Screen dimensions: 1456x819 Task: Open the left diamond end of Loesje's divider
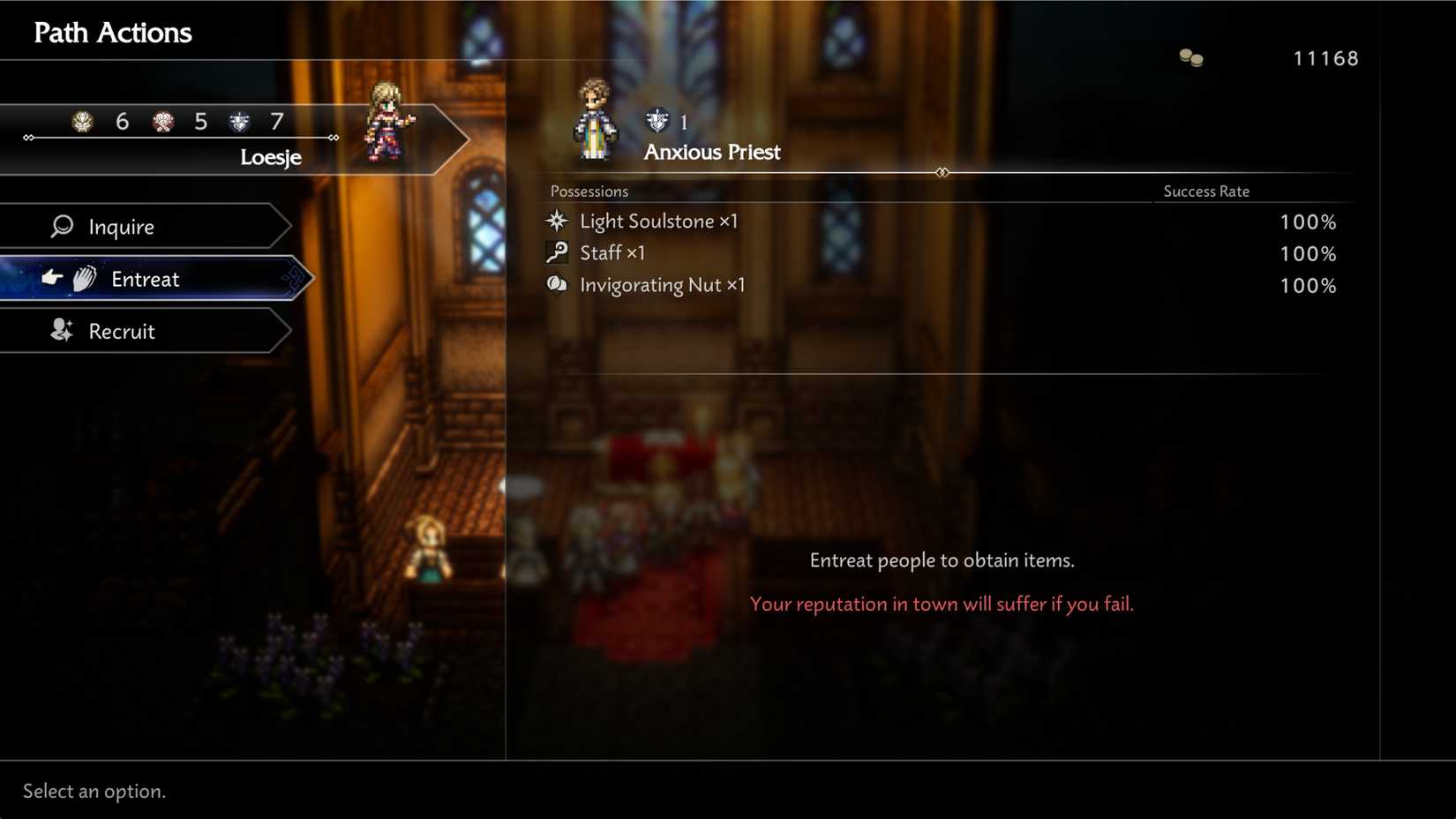[x=27, y=137]
